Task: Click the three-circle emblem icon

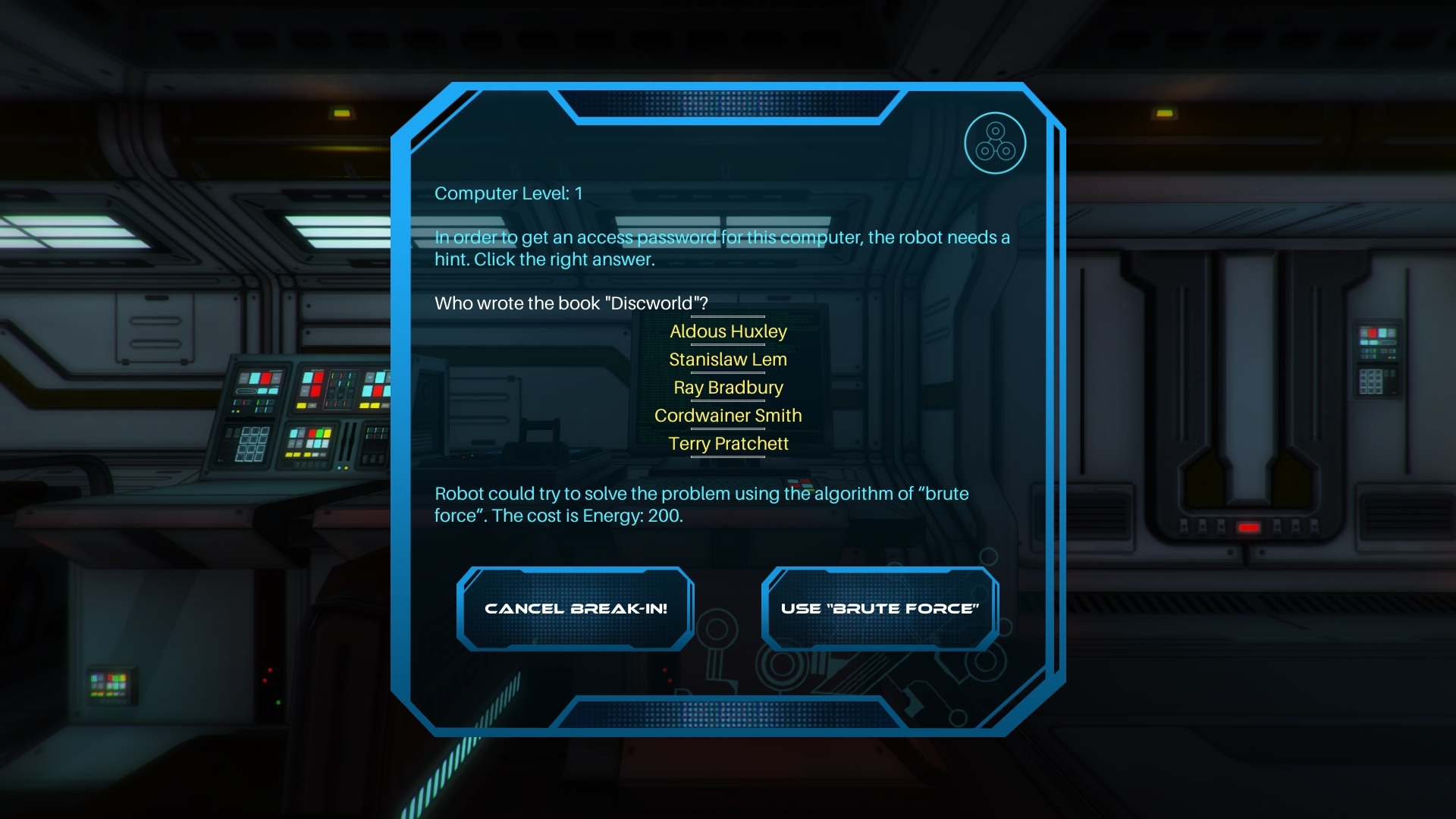Action: point(995,143)
